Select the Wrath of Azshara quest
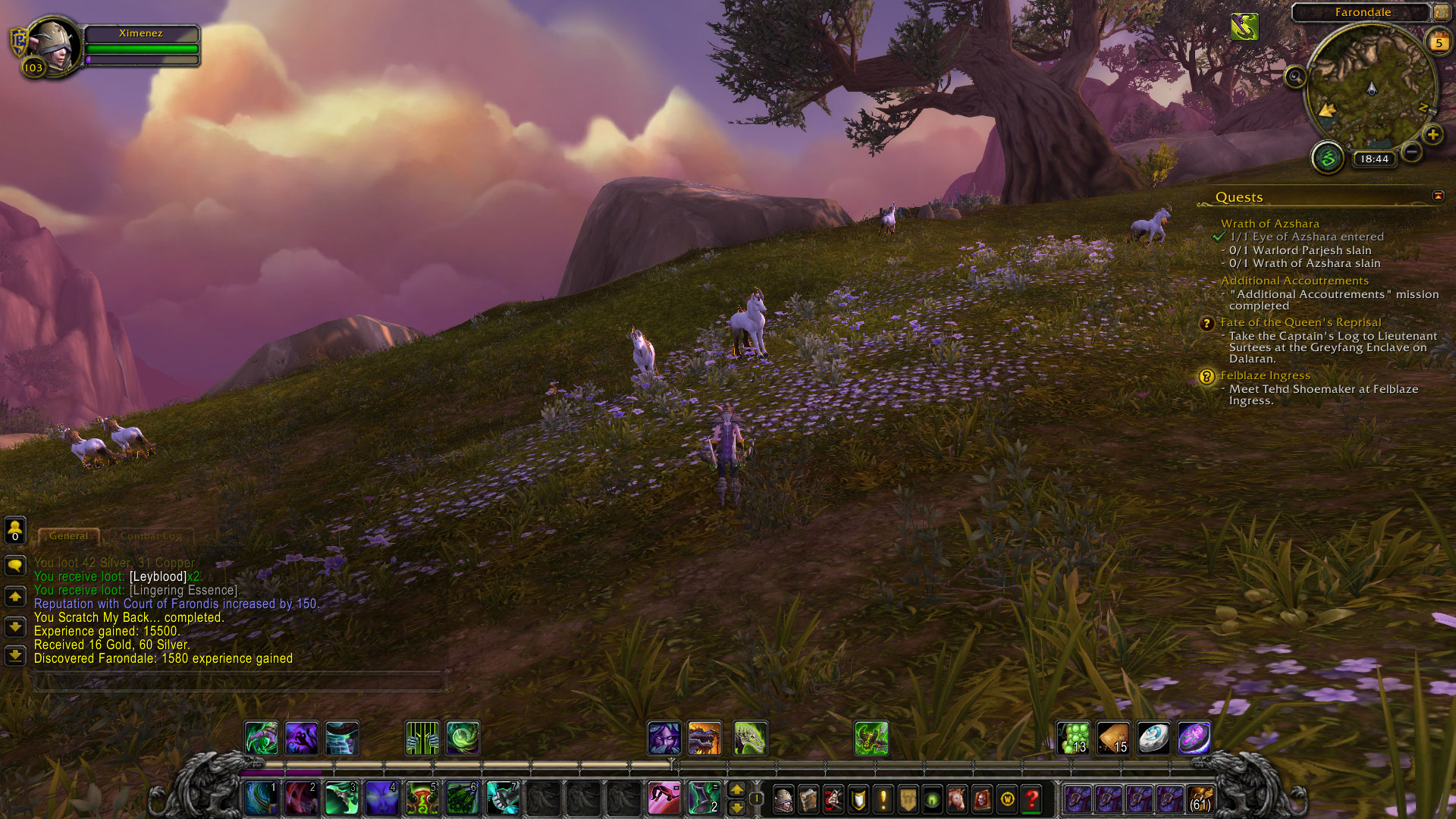Viewport: 1456px width, 819px height. pyautogui.click(x=1269, y=224)
